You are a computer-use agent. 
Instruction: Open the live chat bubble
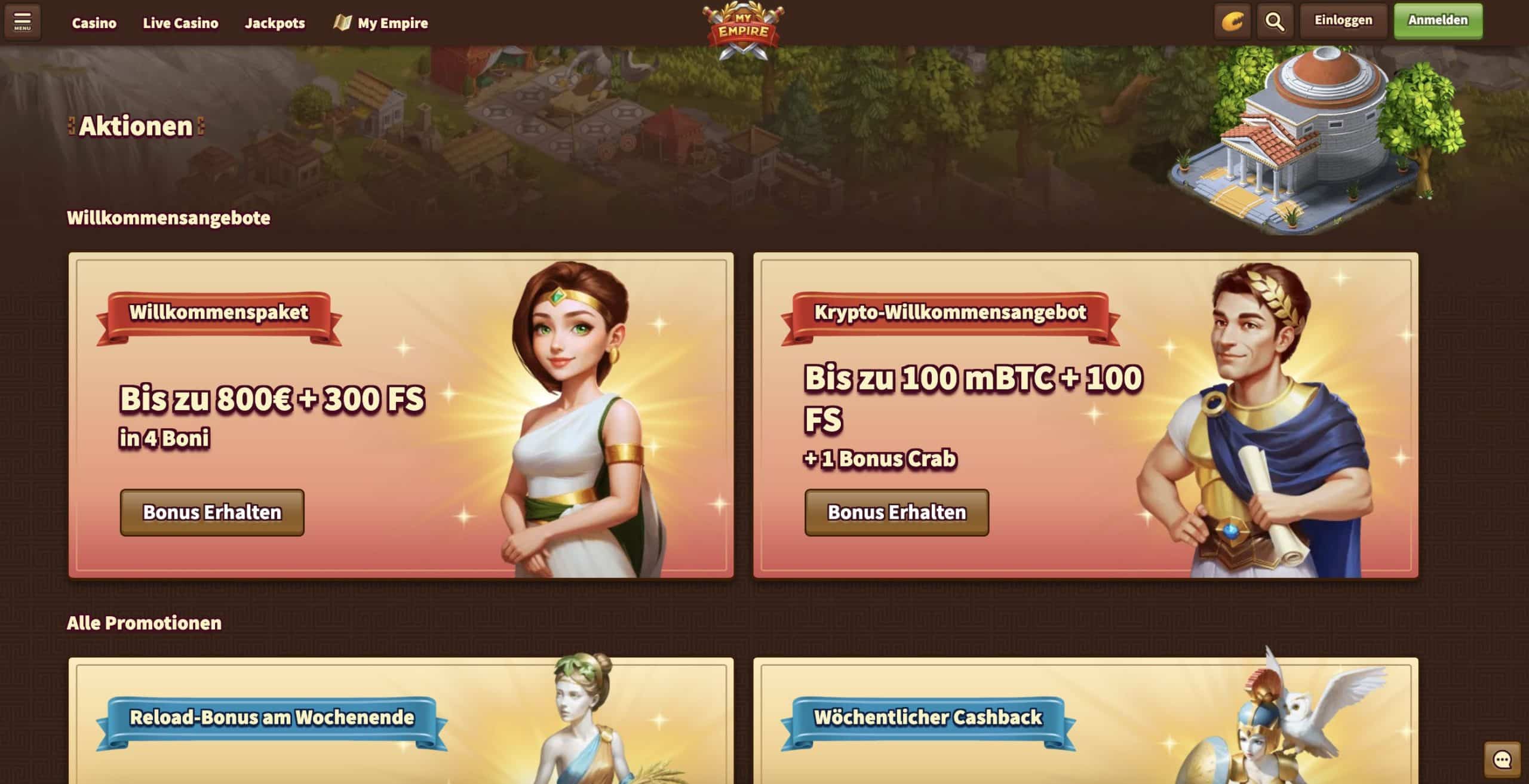click(x=1502, y=760)
